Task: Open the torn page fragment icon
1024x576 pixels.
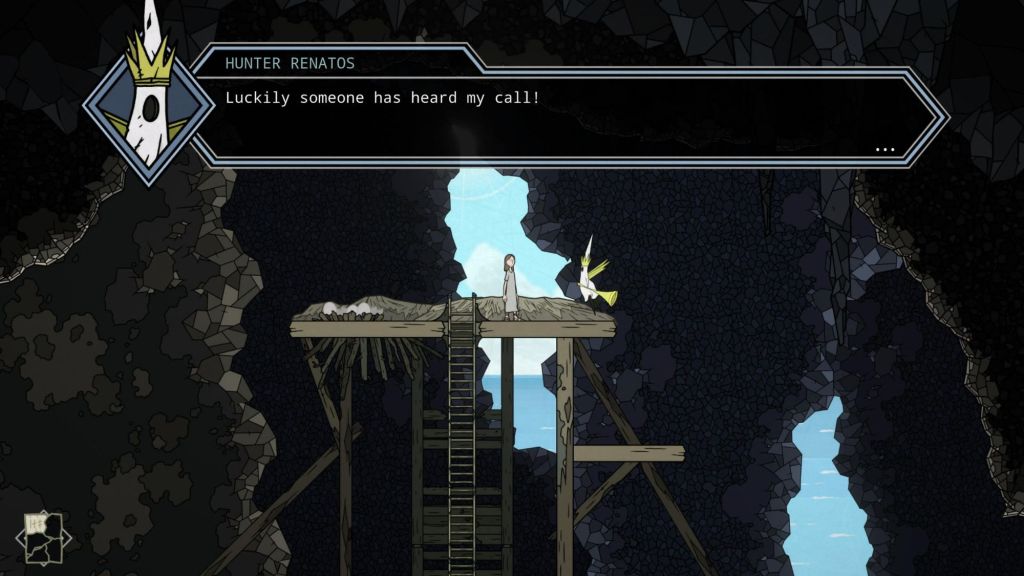Action: pyautogui.click(x=44, y=540)
